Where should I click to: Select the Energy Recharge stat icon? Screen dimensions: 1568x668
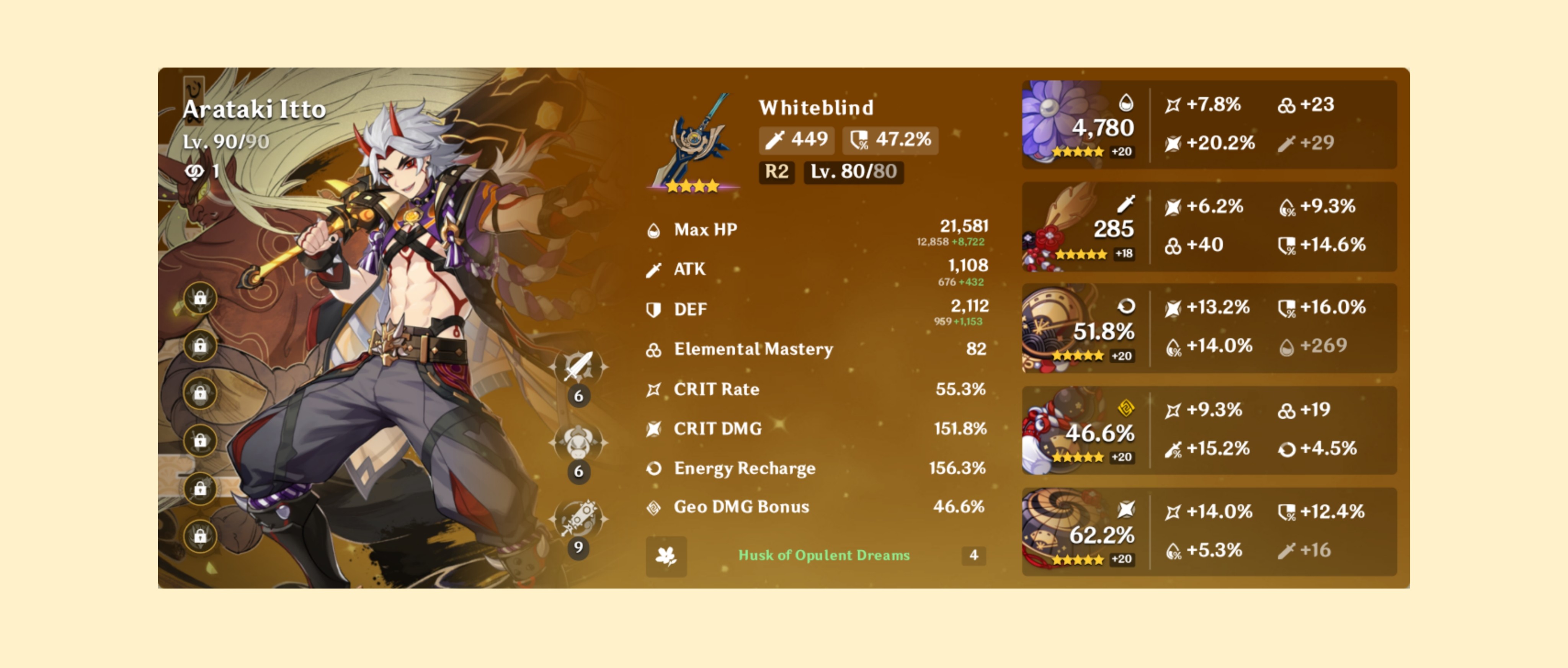(x=654, y=468)
